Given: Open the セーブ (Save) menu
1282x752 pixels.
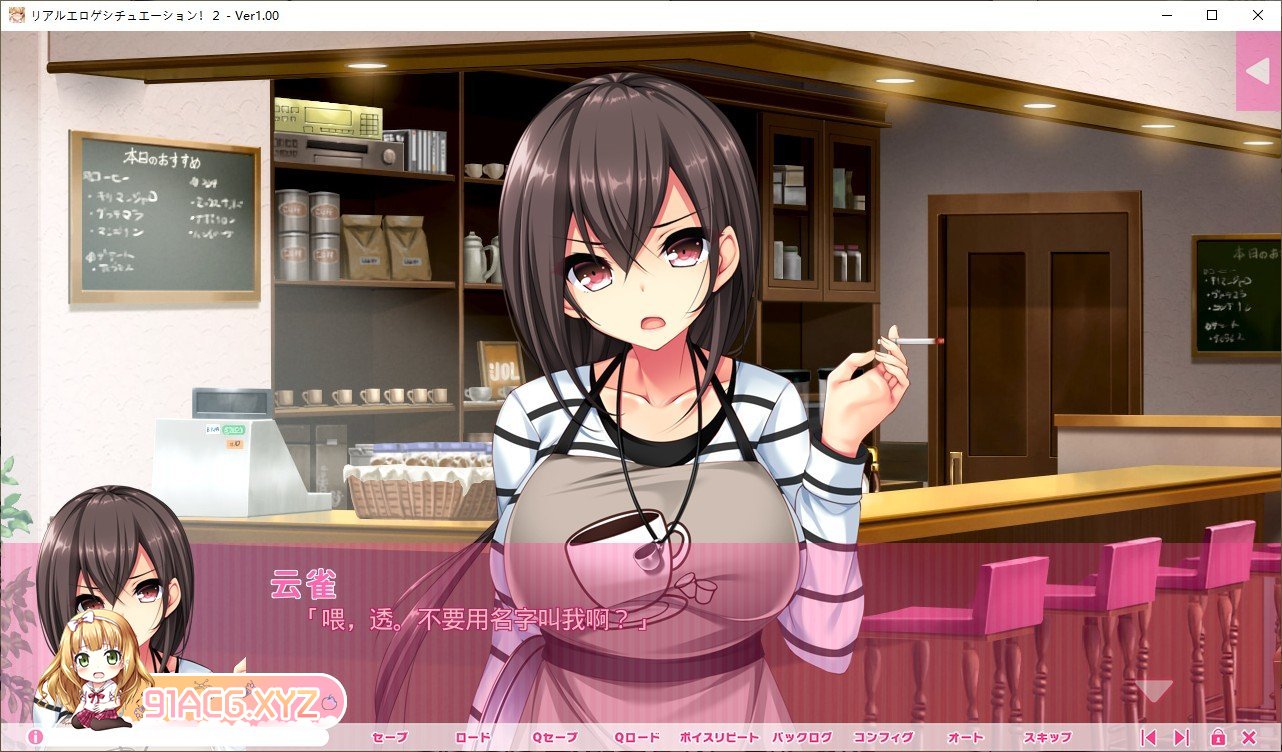Looking at the screenshot, I should point(389,738).
